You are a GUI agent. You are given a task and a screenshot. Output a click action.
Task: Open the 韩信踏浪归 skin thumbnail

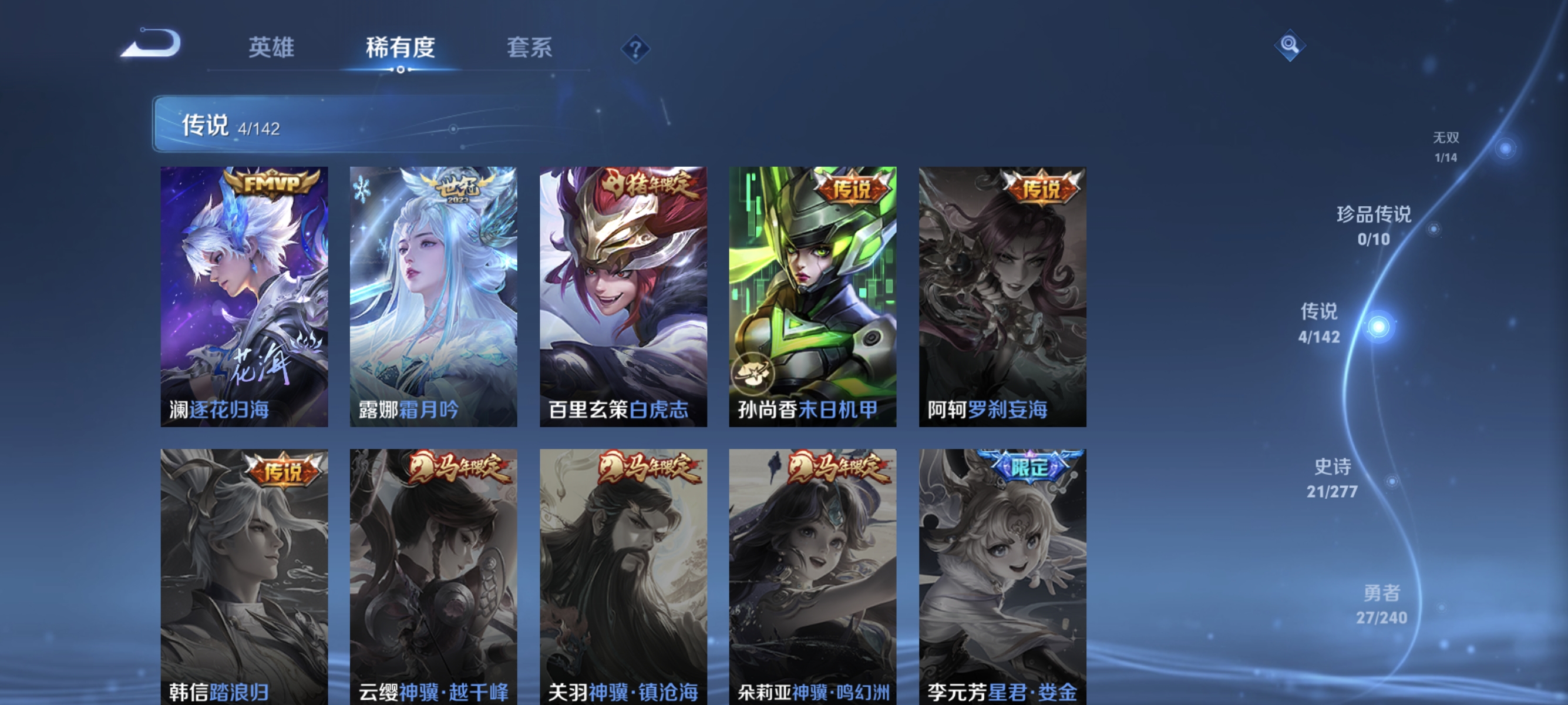[243, 578]
